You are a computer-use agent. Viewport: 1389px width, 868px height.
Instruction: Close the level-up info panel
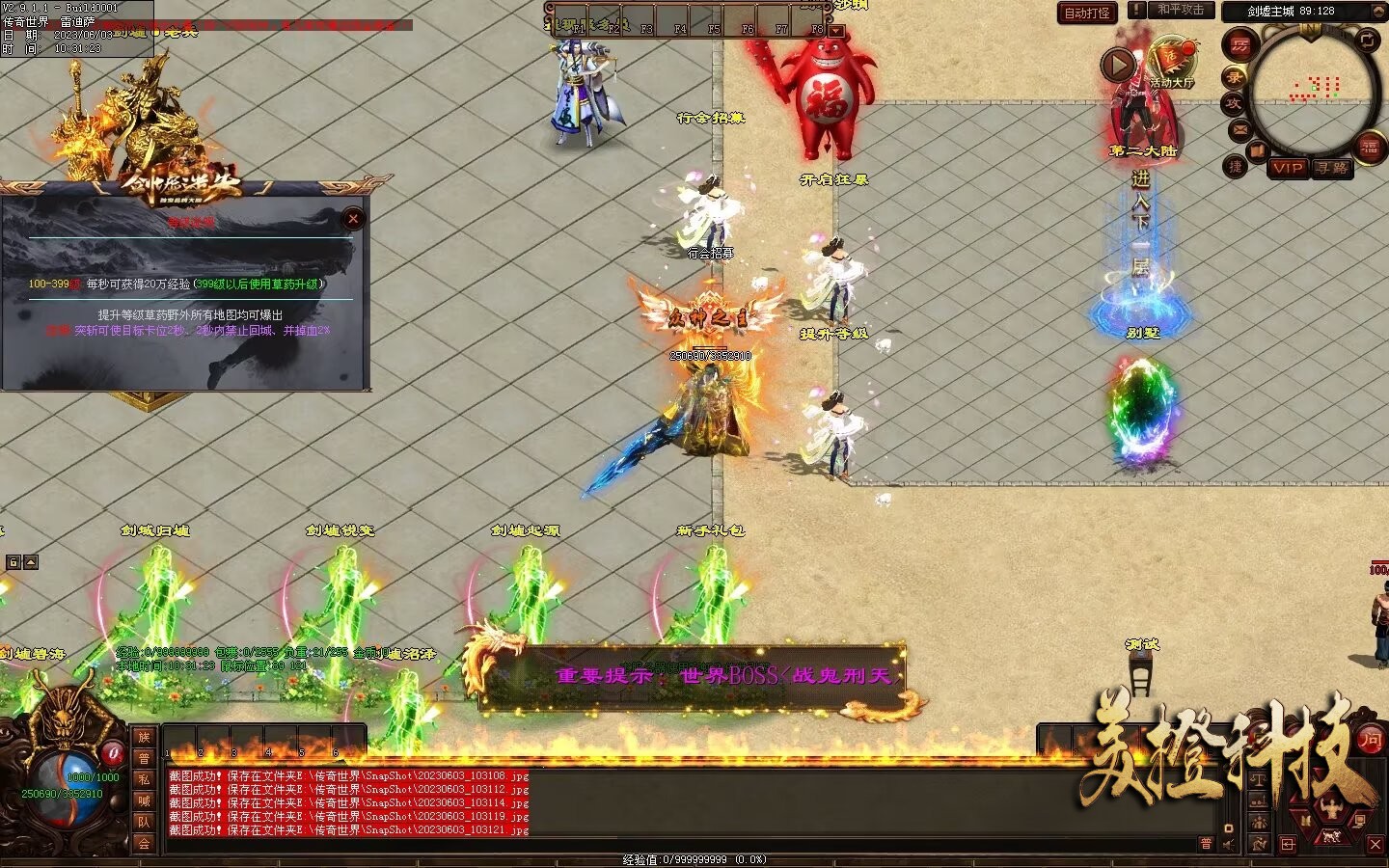coord(353,219)
